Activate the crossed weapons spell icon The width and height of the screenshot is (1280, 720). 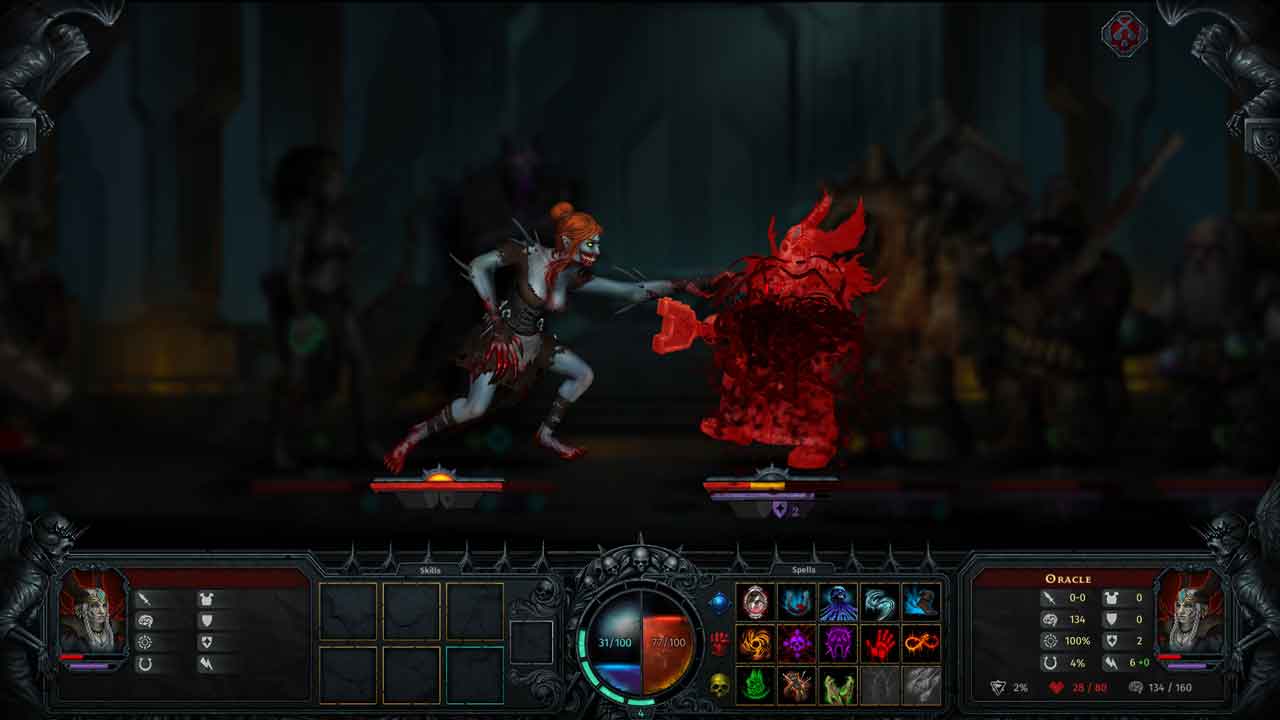(x=797, y=686)
